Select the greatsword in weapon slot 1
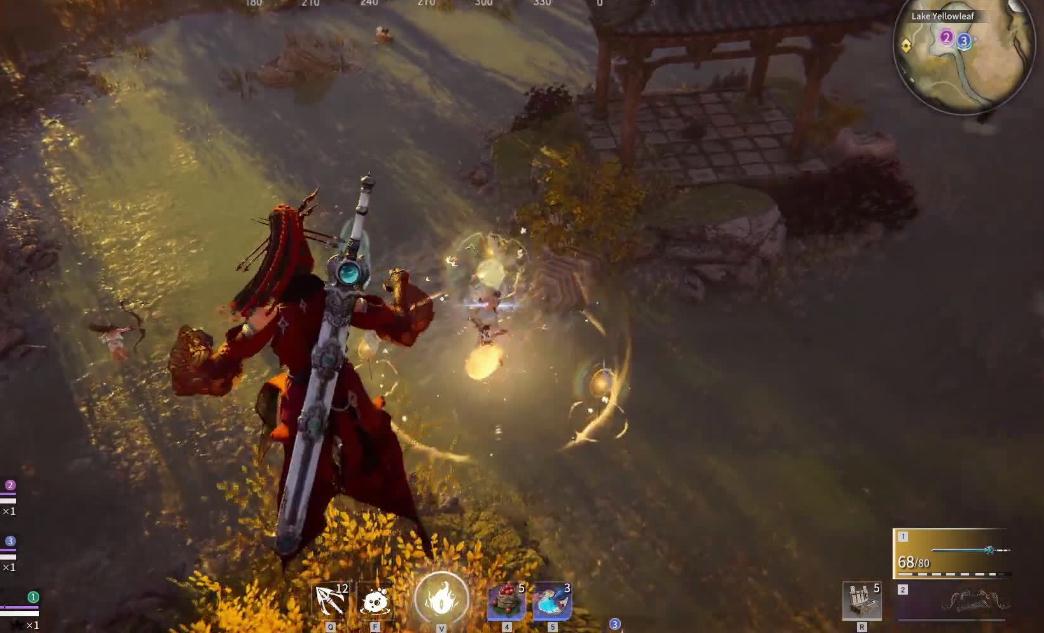The height and width of the screenshot is (633, 1044). [952, 553]
